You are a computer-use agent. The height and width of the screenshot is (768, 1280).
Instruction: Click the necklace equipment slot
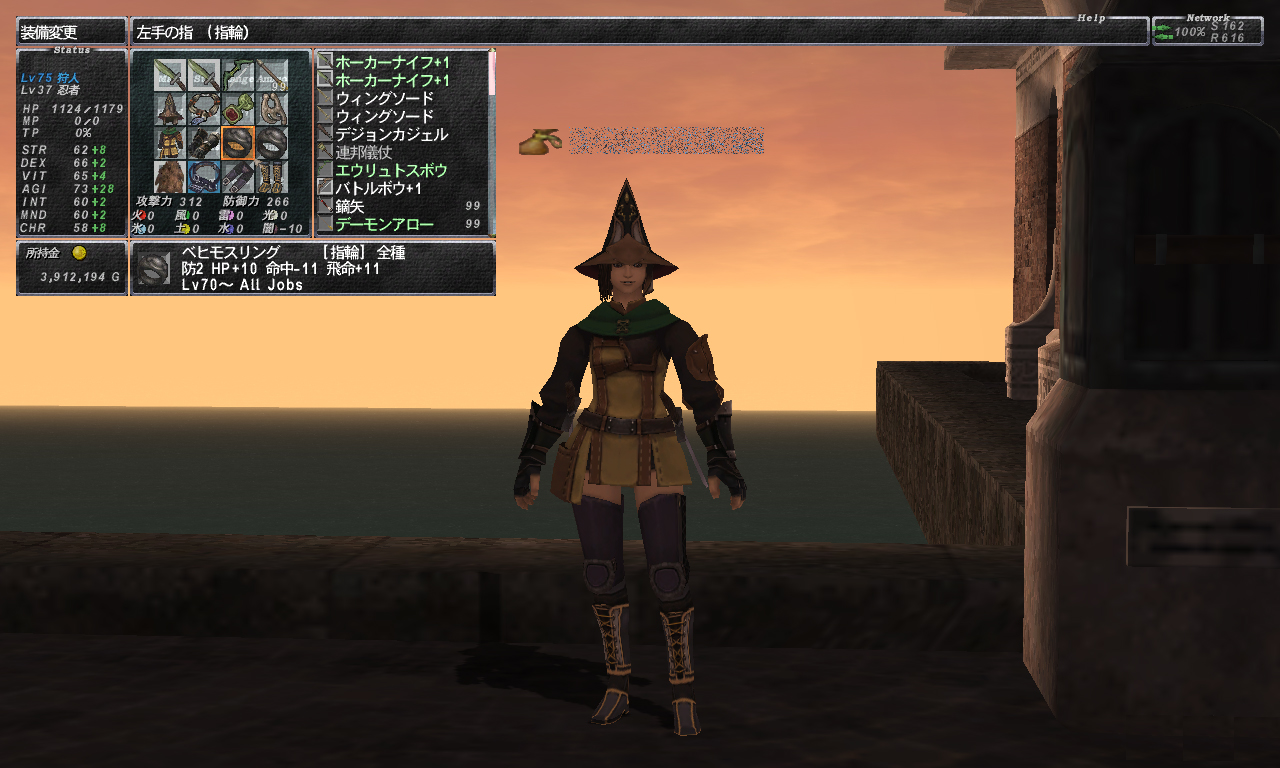pos(204,109)
